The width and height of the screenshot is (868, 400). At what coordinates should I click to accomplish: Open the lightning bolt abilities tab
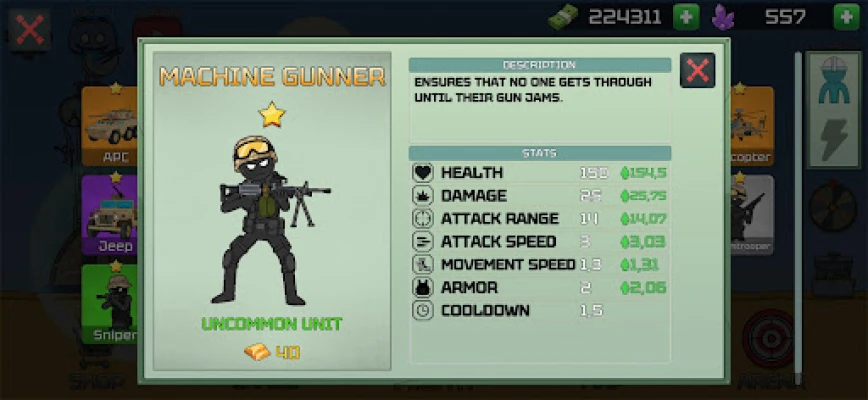[x=832, y=138]
